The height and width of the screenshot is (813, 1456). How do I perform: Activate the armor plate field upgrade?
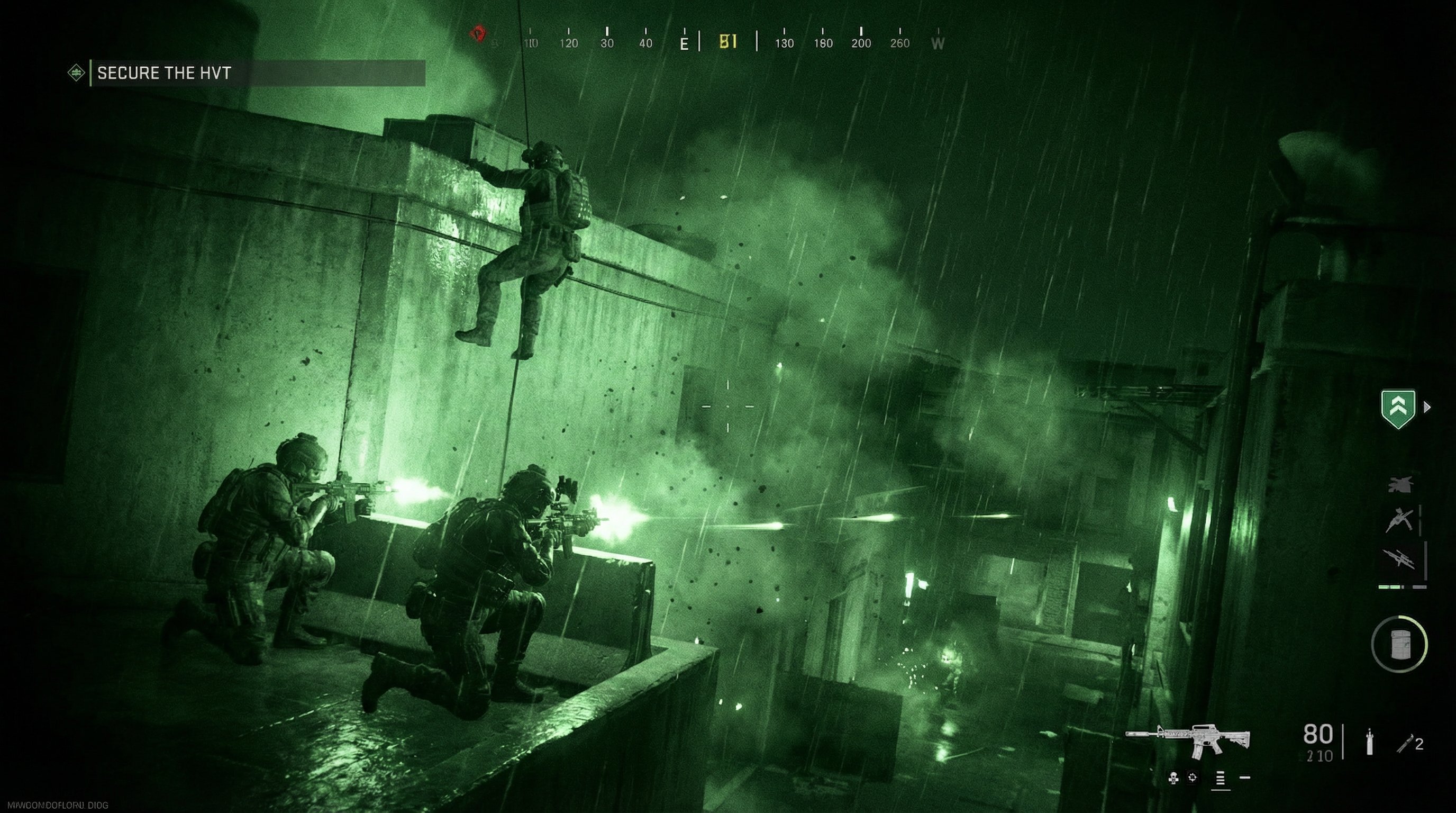(1399, 644)
